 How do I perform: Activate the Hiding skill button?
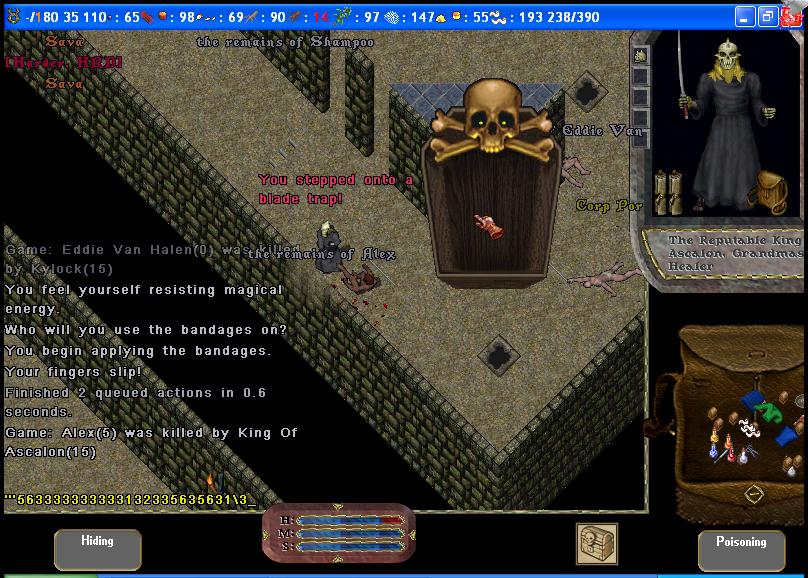[x=97, y=549]
